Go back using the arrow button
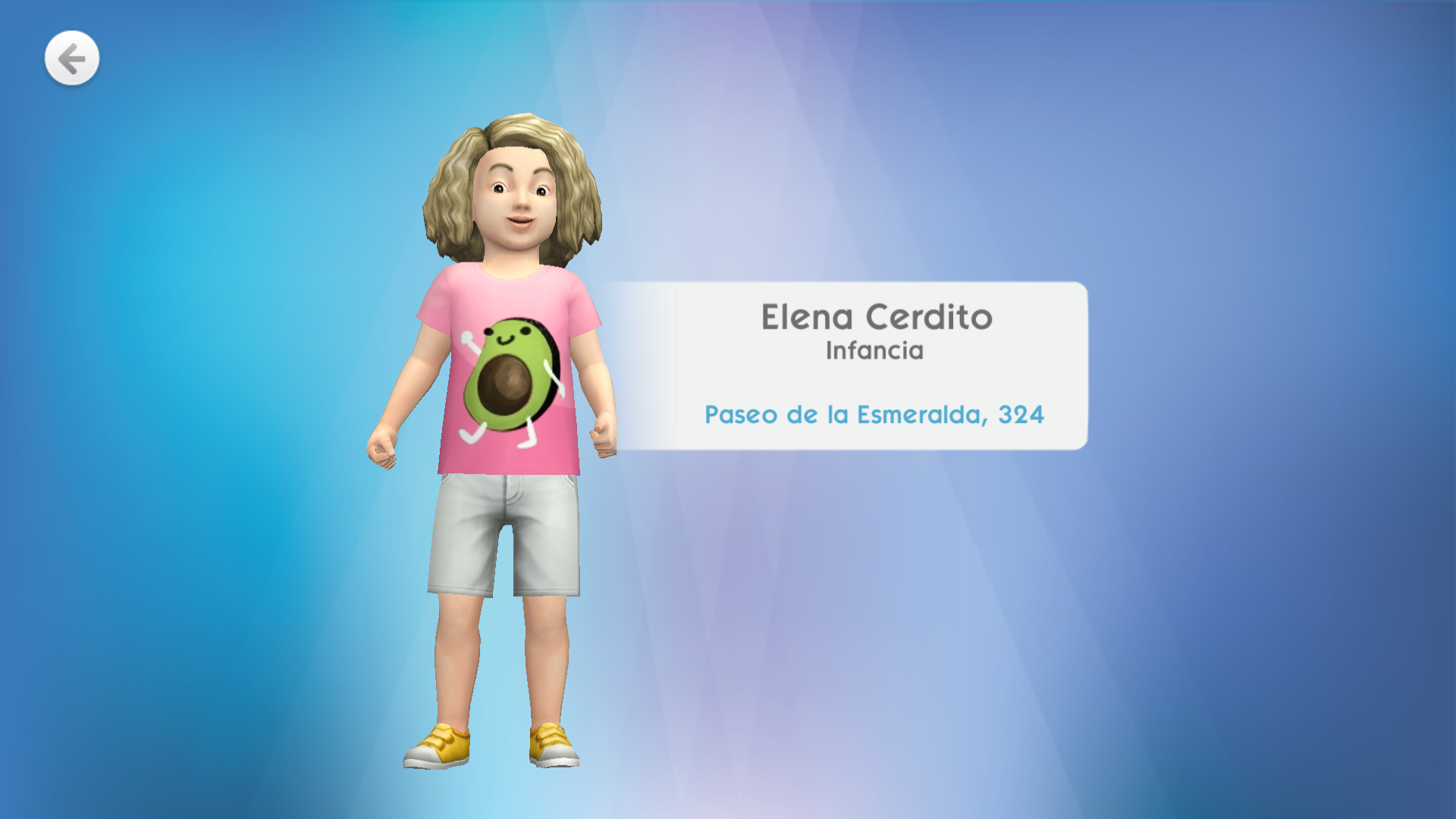 click(72, 58)
